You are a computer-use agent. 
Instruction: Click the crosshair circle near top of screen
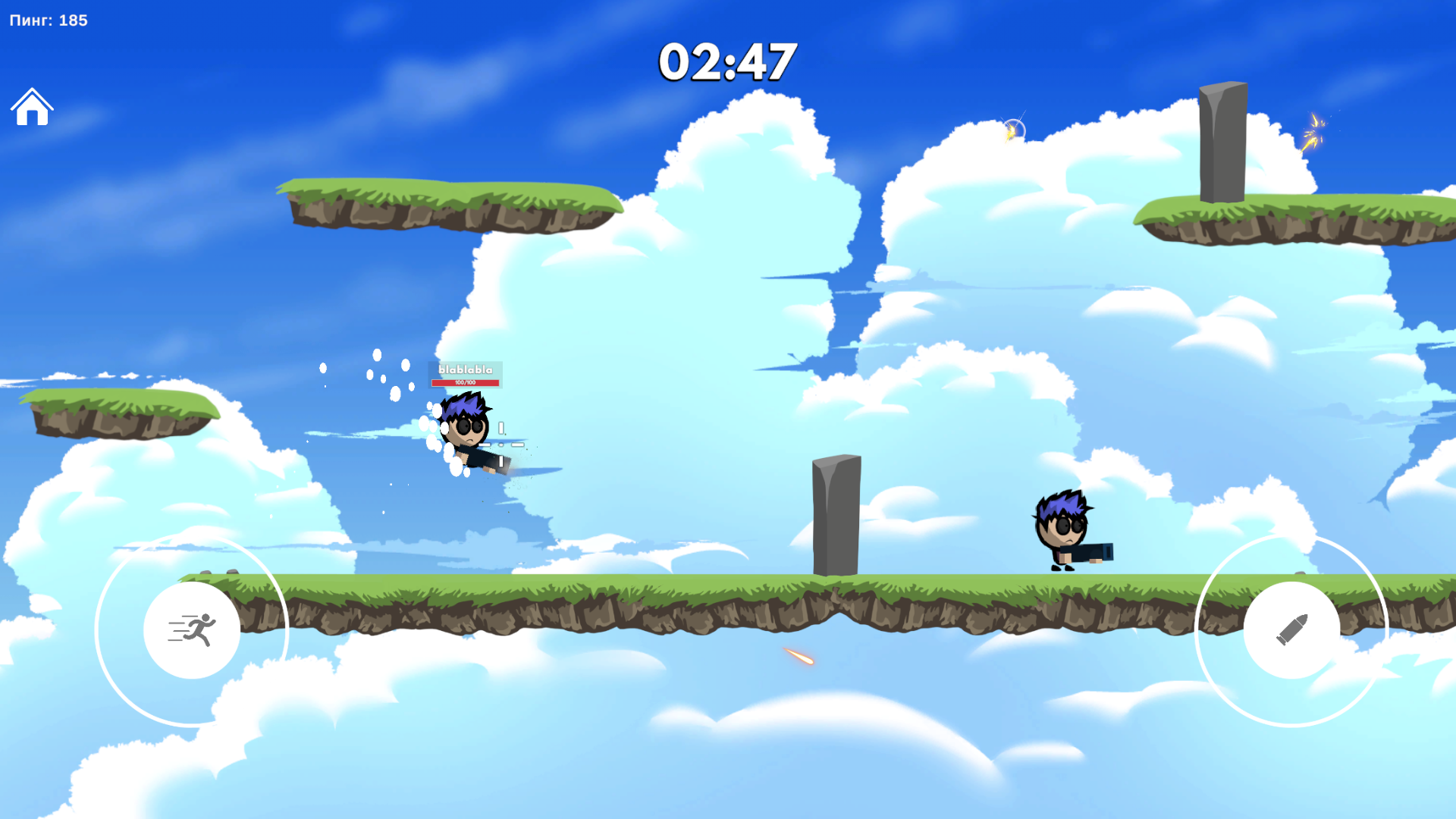coord(1016,129)
